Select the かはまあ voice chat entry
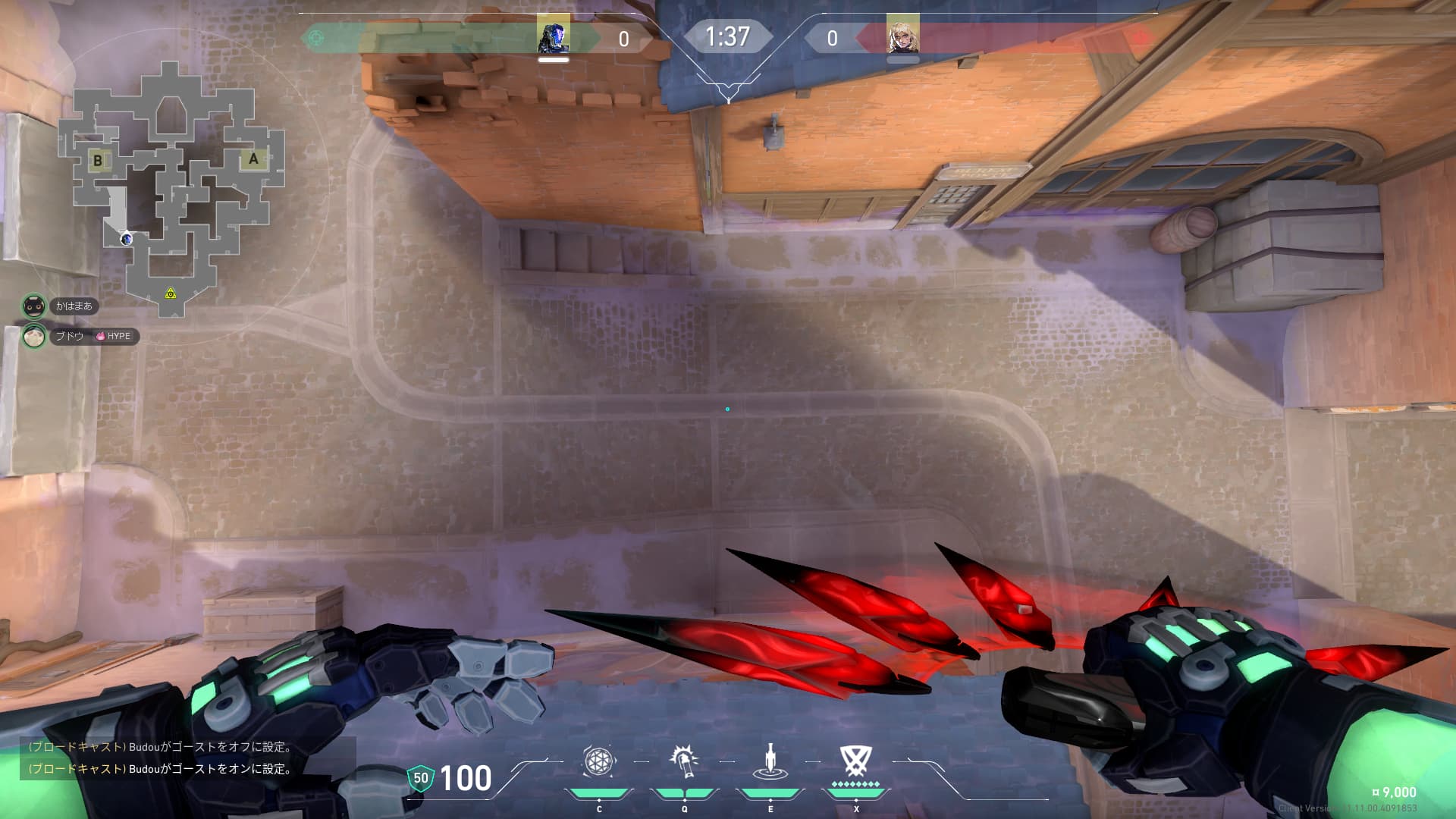The height and width of the screenshot is (819, 1456). click(x=61, y=306)
